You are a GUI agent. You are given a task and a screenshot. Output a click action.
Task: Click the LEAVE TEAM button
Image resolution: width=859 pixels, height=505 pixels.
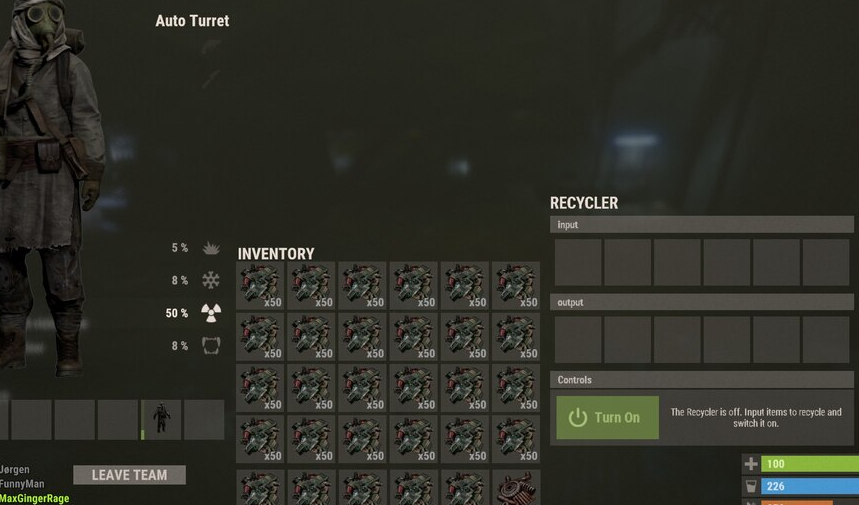[129, 475]
